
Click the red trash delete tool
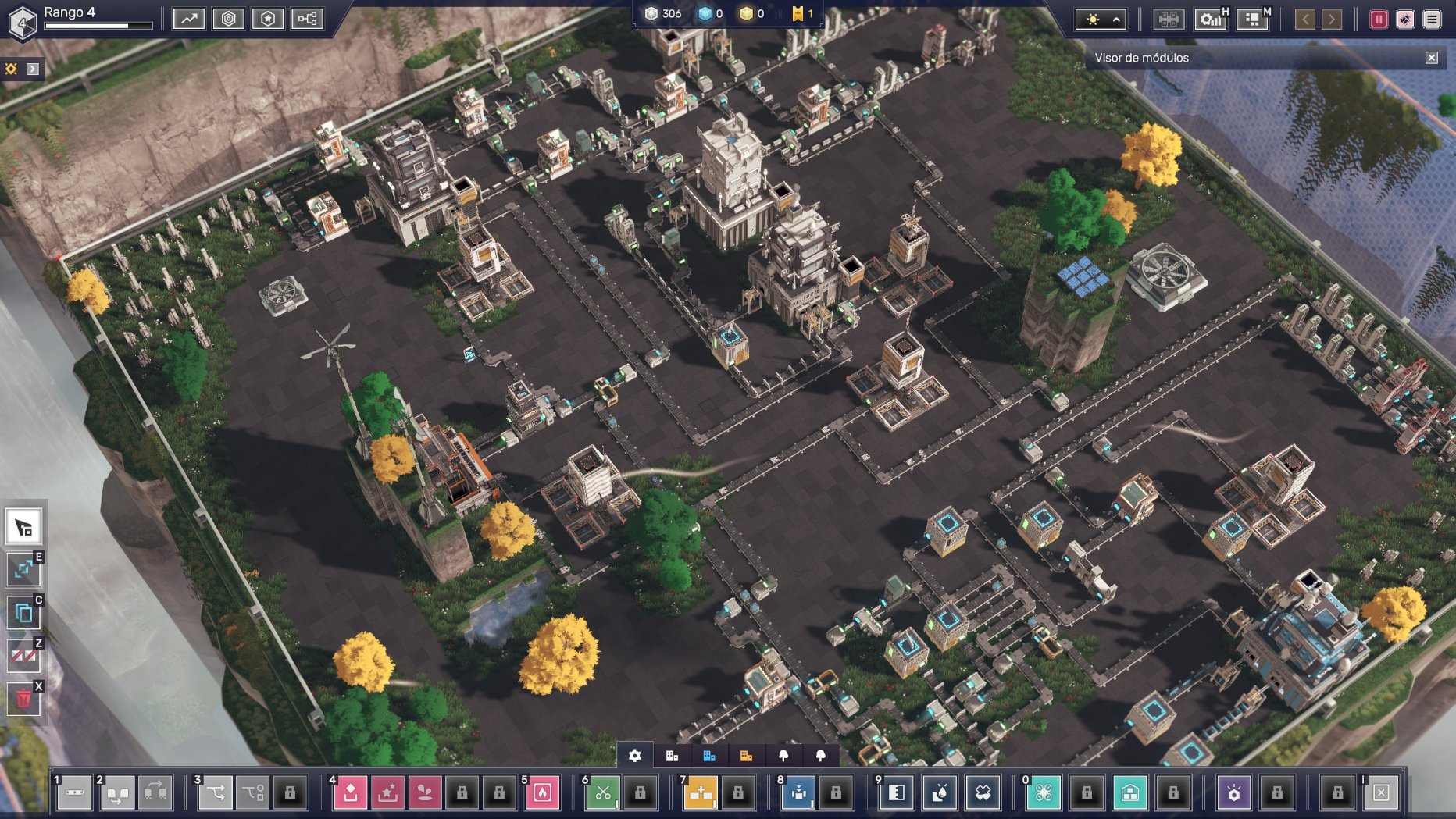coord(23,699)
